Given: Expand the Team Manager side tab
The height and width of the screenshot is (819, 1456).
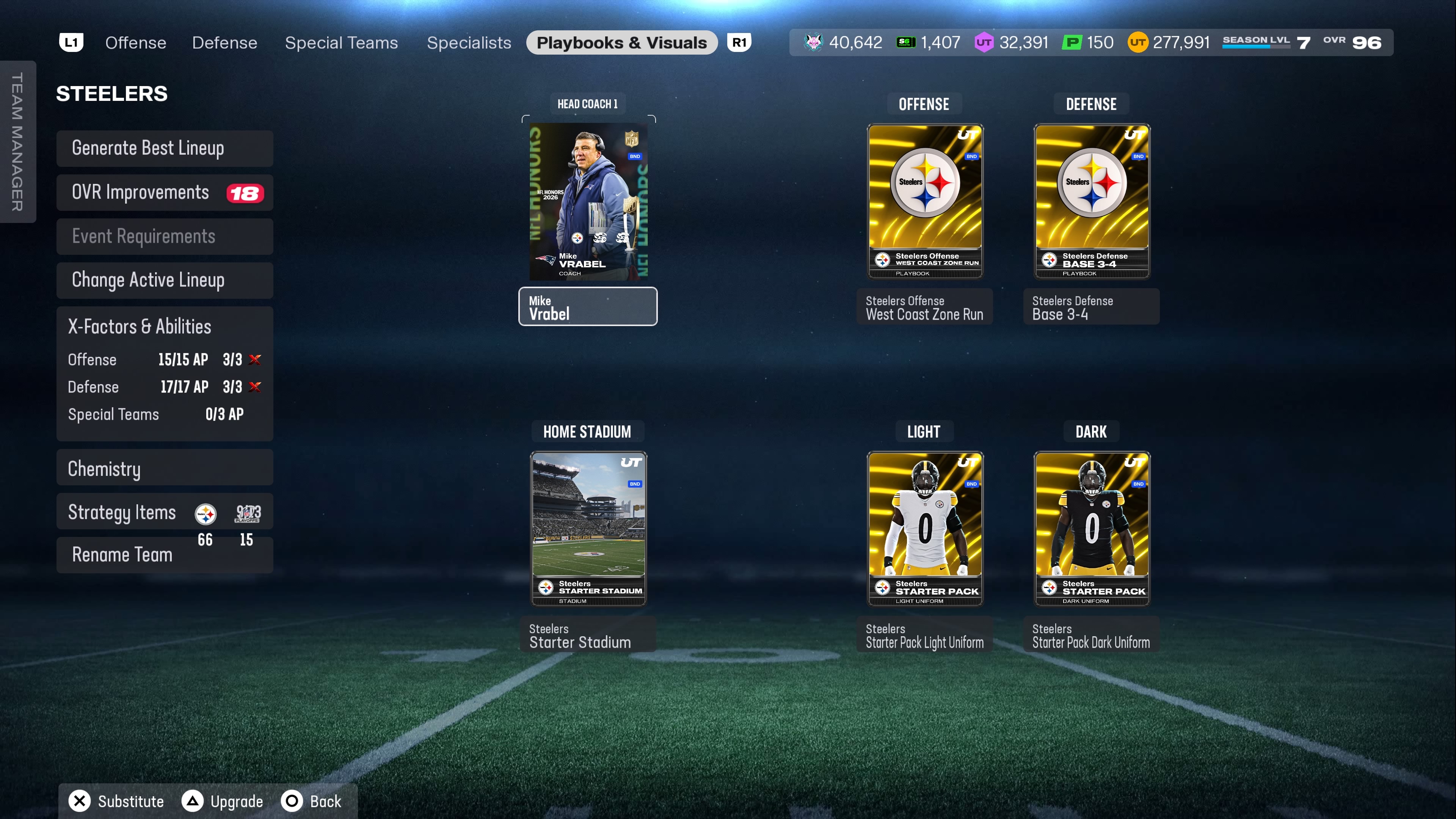Looking at the screenshot, I should (x=17, y=141).
